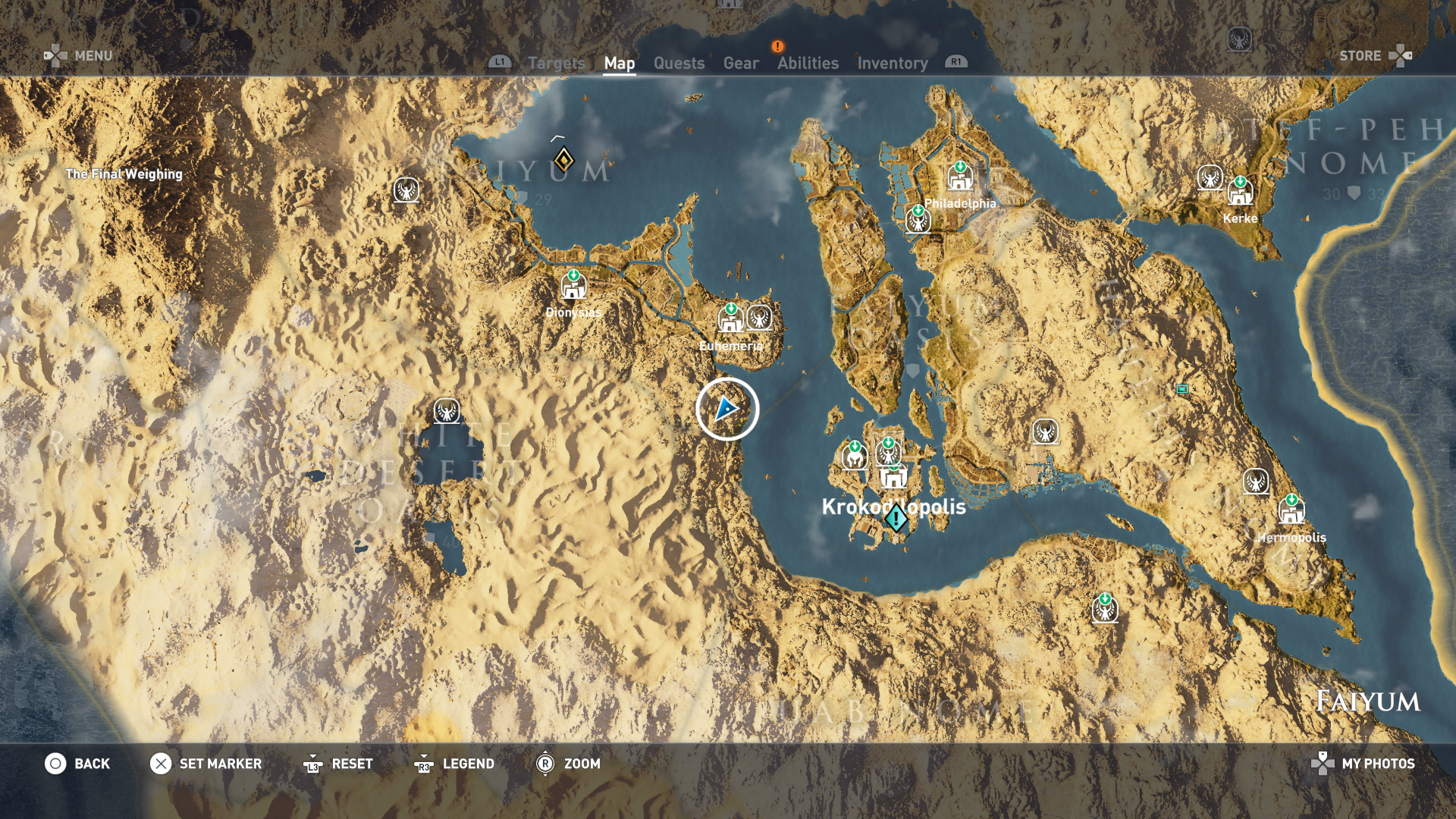Select the Krokodilopolis fast travel building icon
Viewport: 1456px width, 819px height.
pos(893,478)
